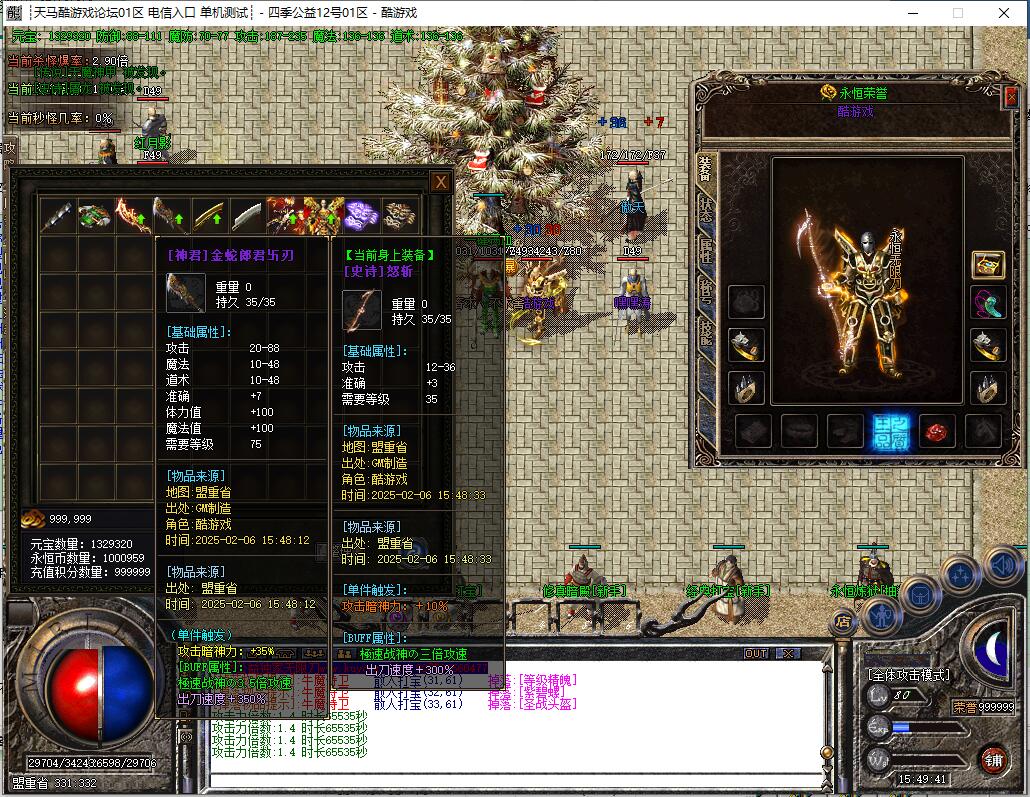The width and height of the screenshot is (1030, 797).
Task: Open the 属性 attributes tab
Action: pos(706,250)
